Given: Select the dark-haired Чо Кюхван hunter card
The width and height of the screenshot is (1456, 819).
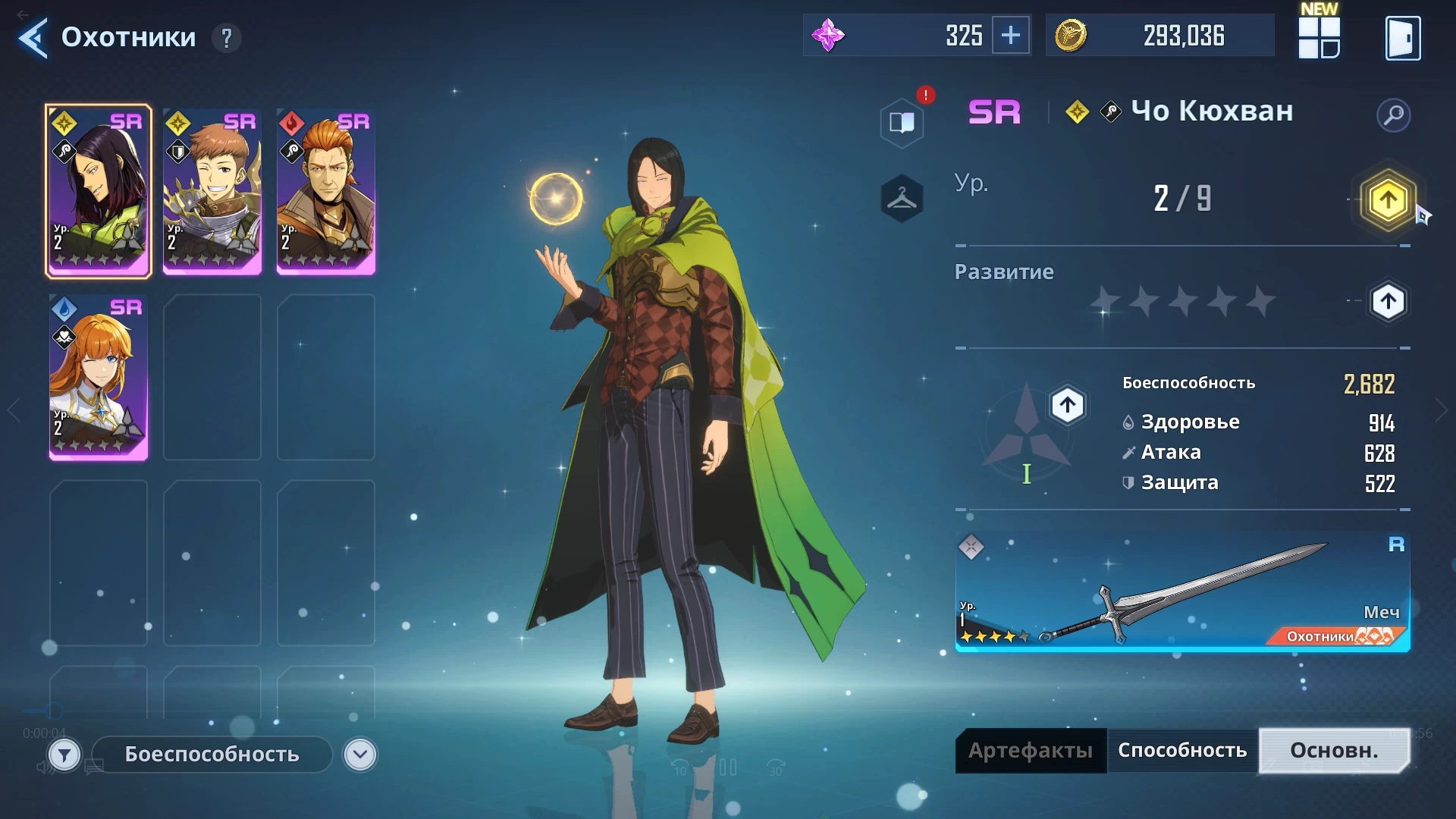Looking at the screenshot, I should click(99, 191).
